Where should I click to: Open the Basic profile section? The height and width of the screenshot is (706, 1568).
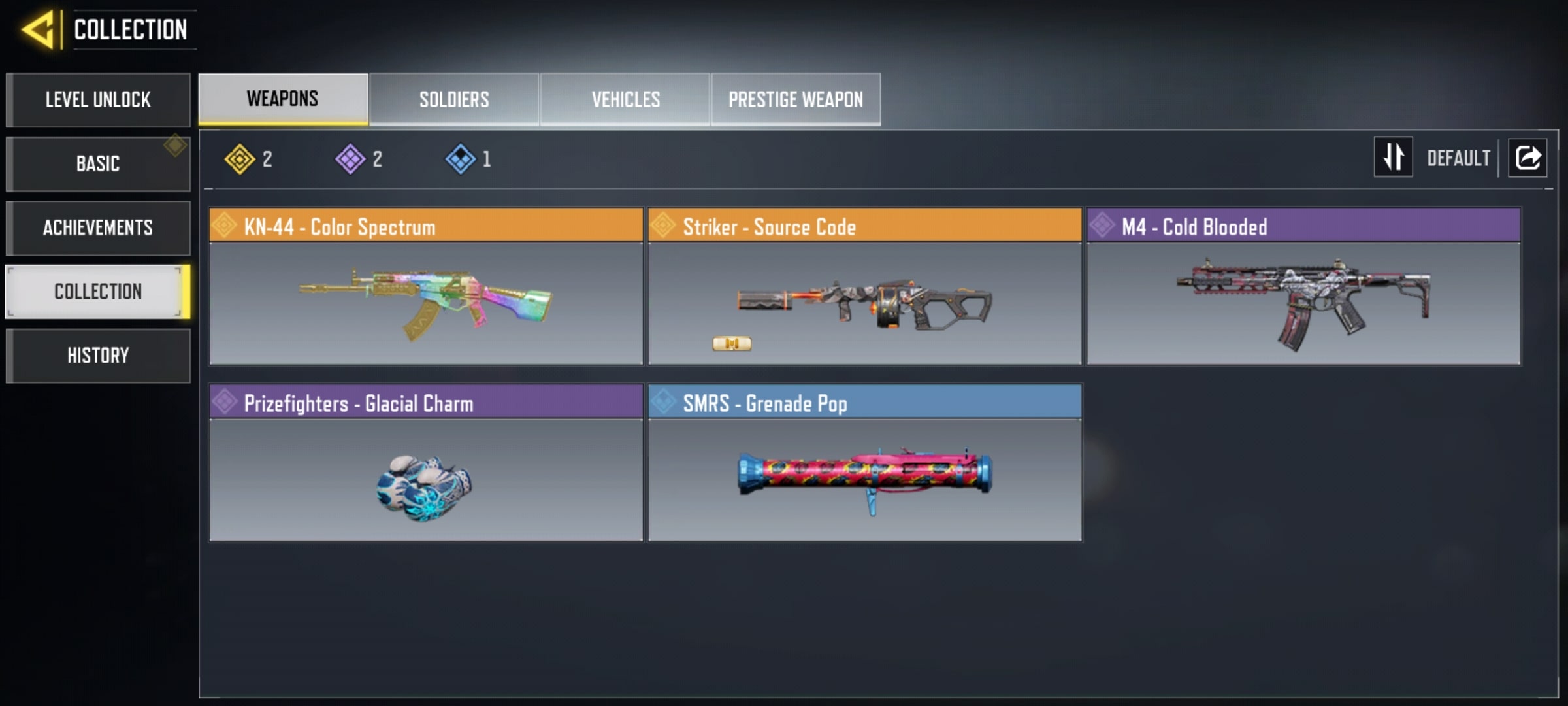click(98, 163)
